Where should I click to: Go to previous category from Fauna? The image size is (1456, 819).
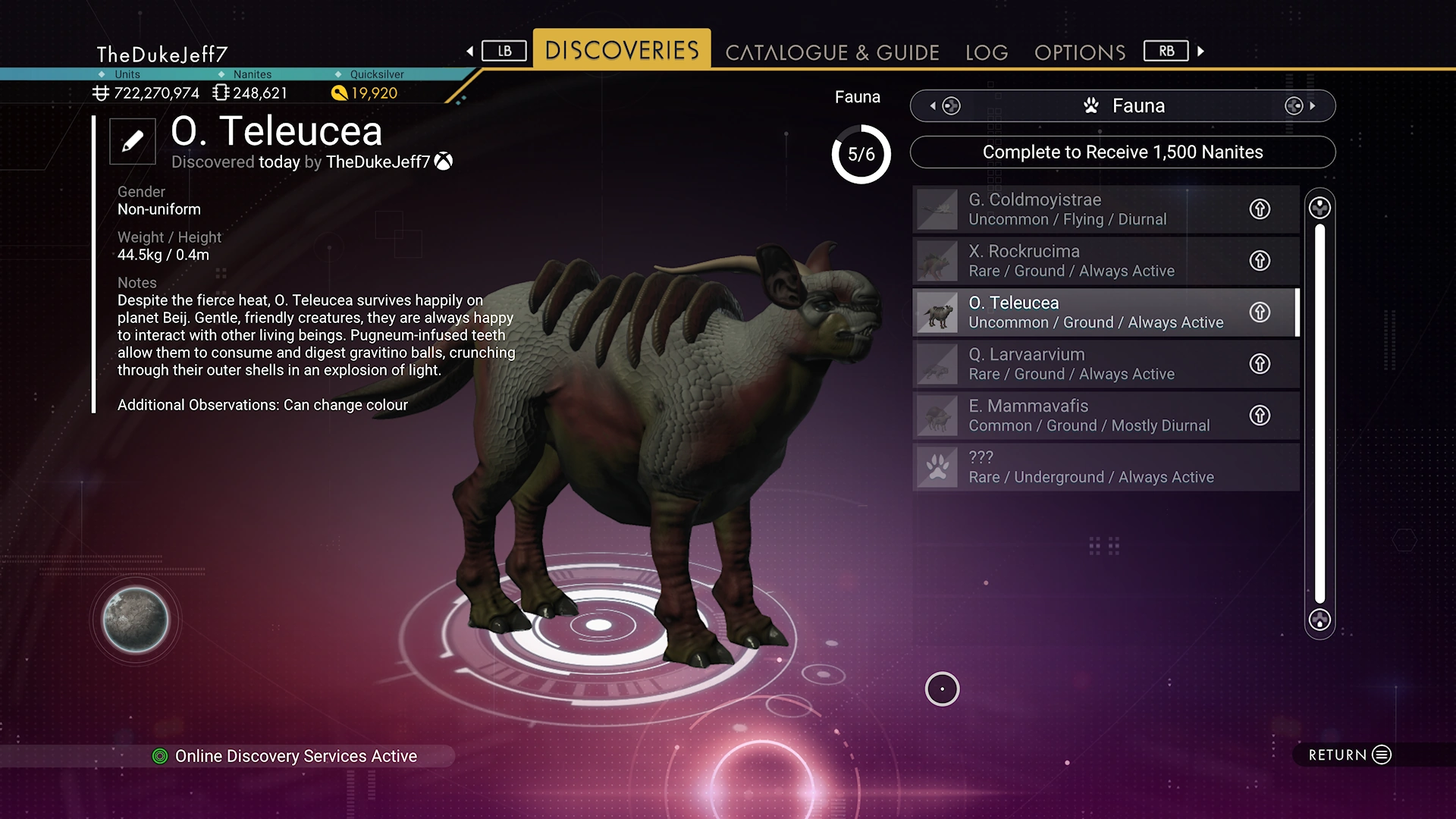point(946,106)
